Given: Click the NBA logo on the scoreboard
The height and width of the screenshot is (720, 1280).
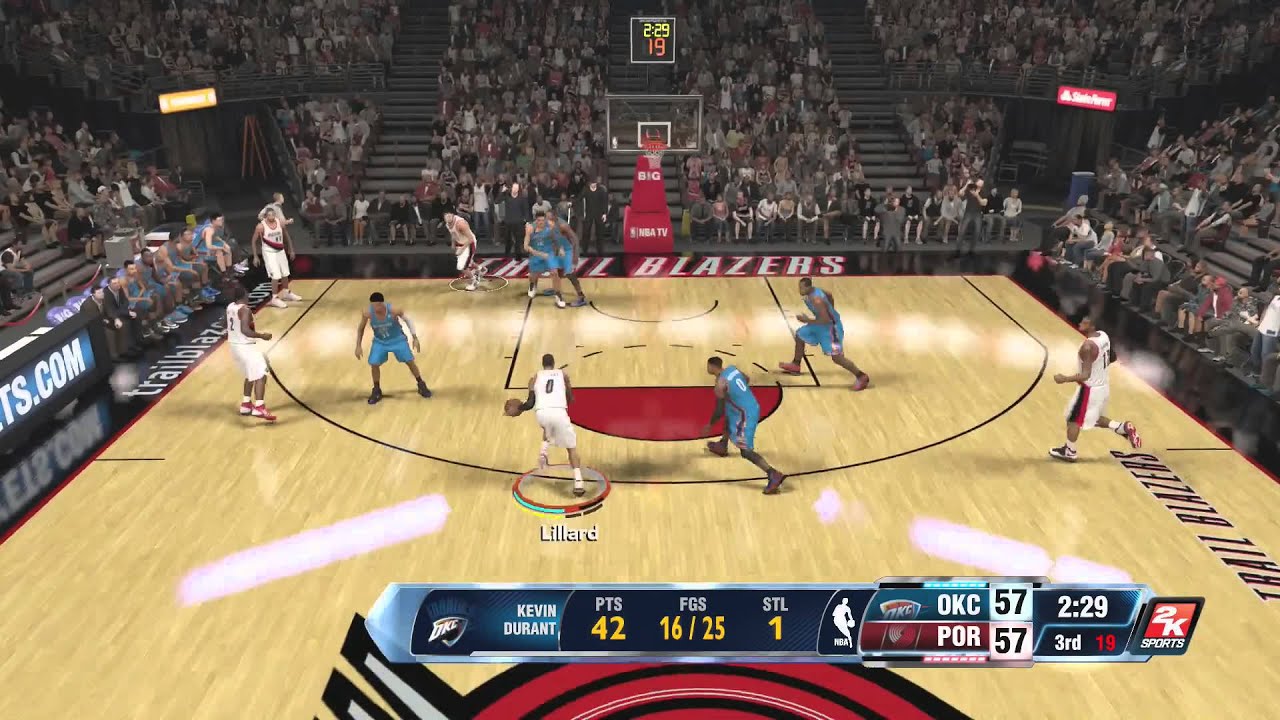Looking at the screenshot, I should coord(843,622).
